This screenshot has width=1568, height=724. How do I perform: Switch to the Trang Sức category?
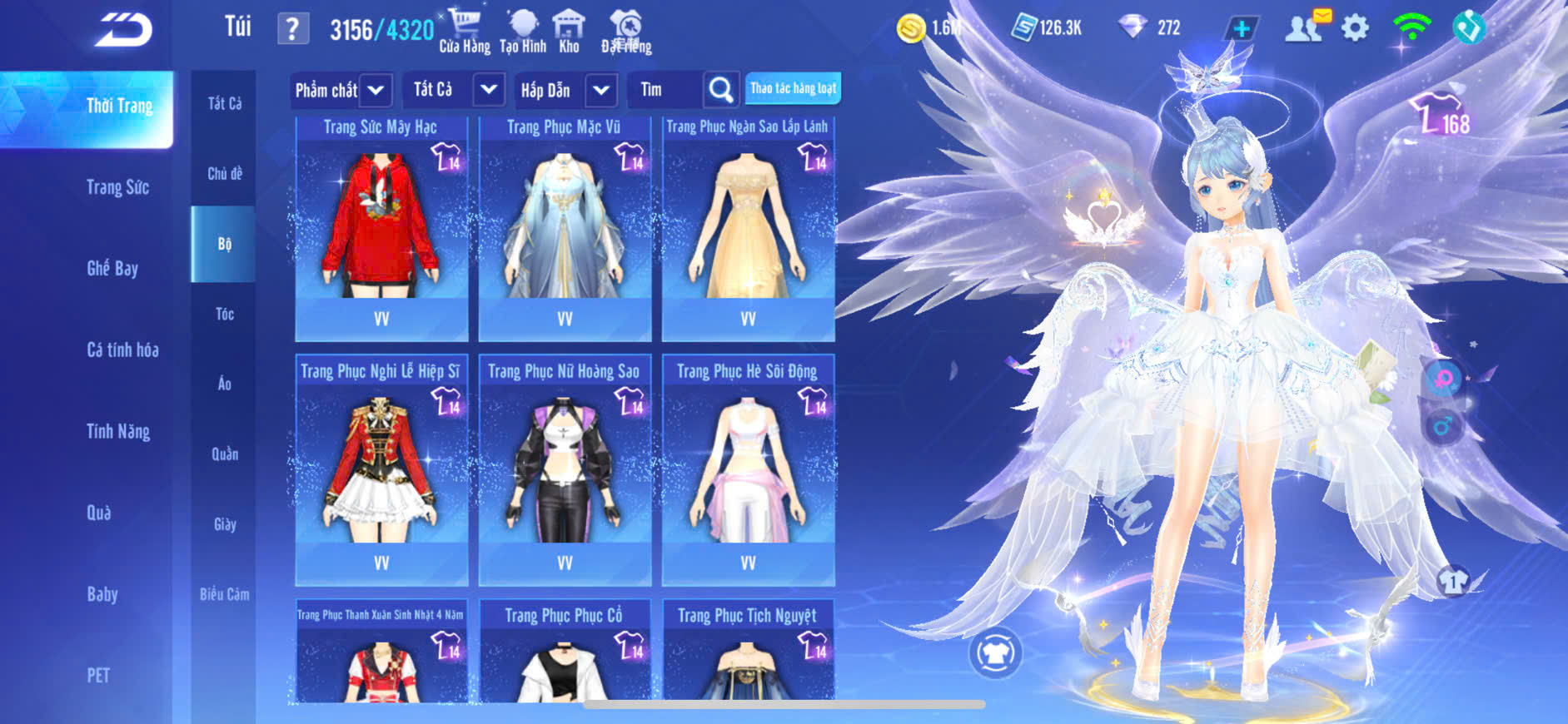point(117,187)
